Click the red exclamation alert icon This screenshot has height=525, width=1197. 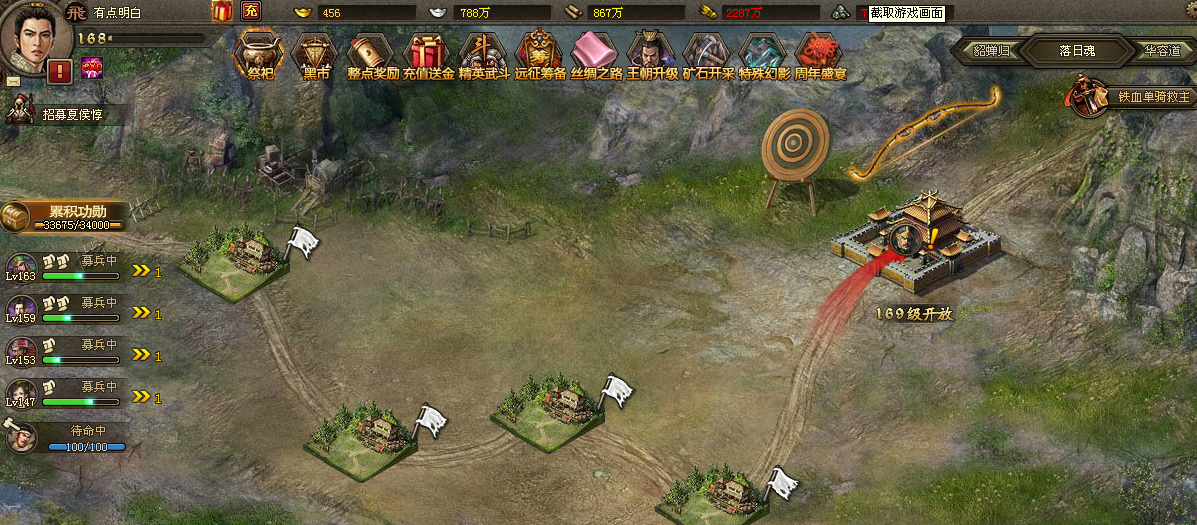[59, 70]
